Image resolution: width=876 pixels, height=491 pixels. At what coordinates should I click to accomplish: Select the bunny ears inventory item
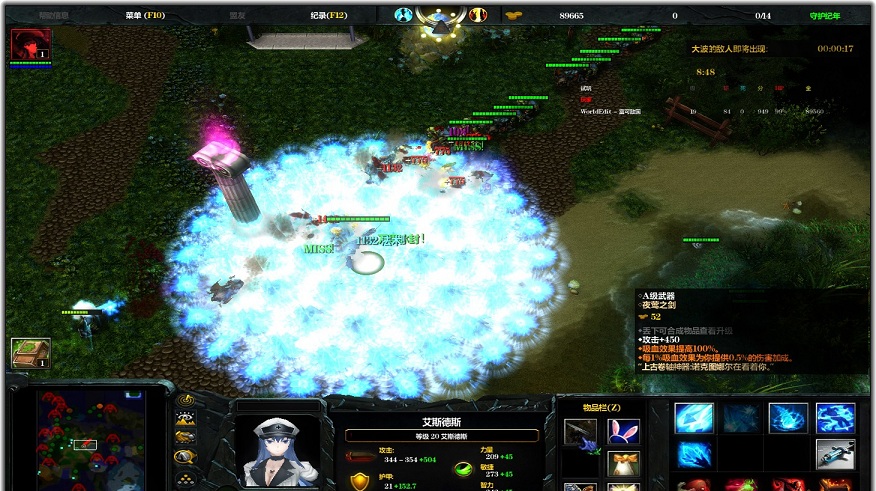coord(623,432)
